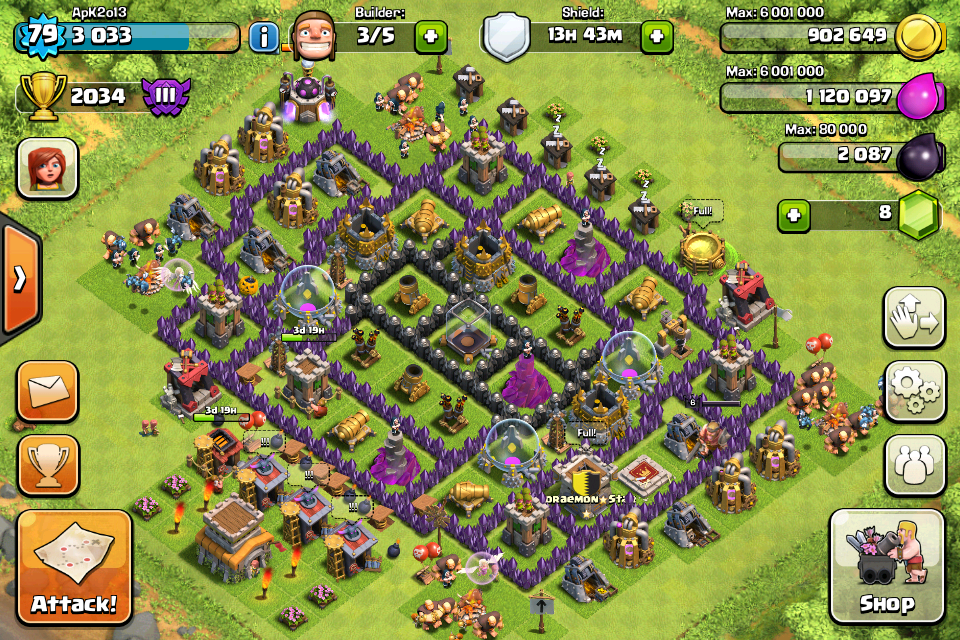Add gems with the green plus button
The height and width of the screenshot is (640, 960).
[x=794, y=215]
